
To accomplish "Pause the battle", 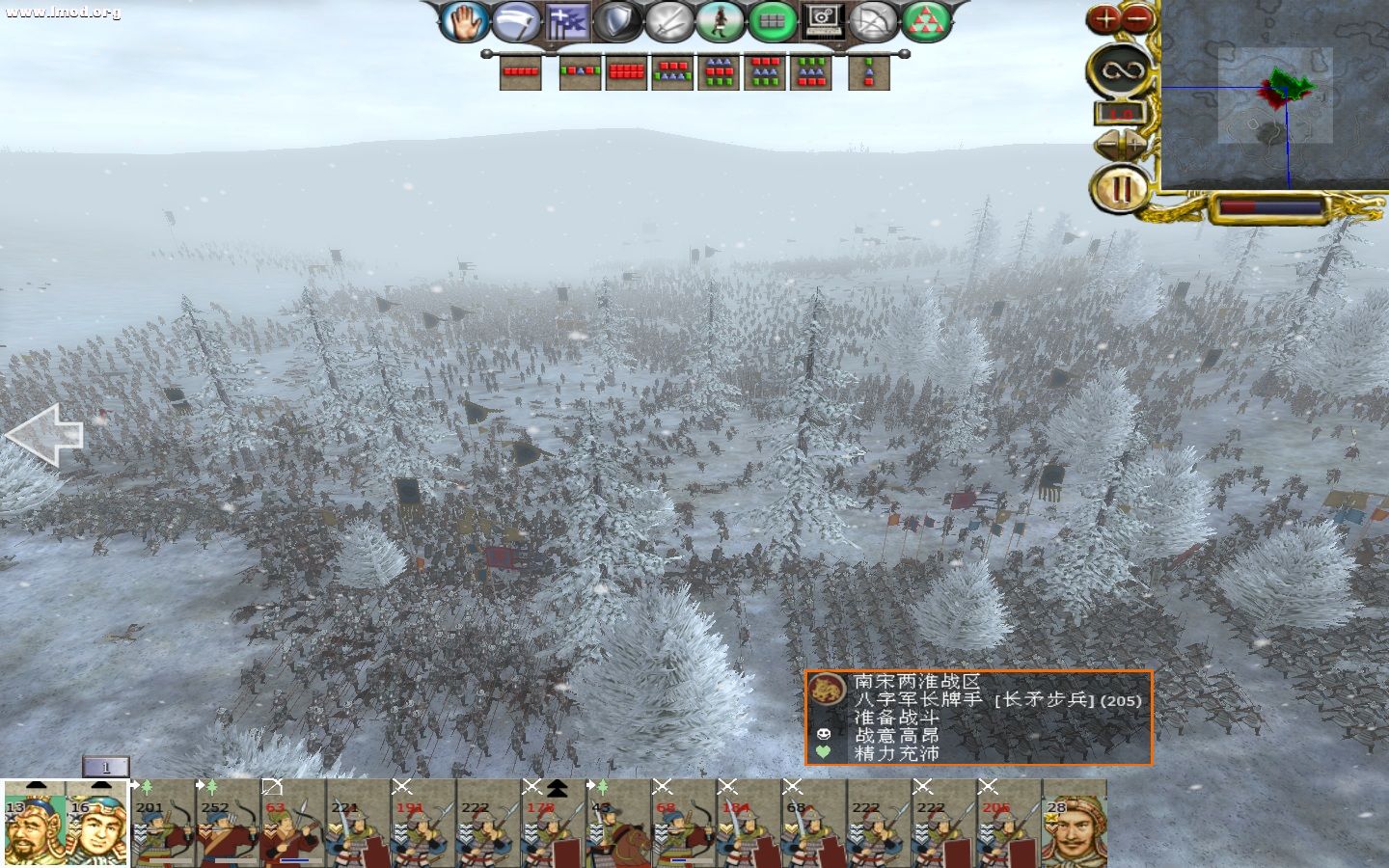I will pos(1120,189).
